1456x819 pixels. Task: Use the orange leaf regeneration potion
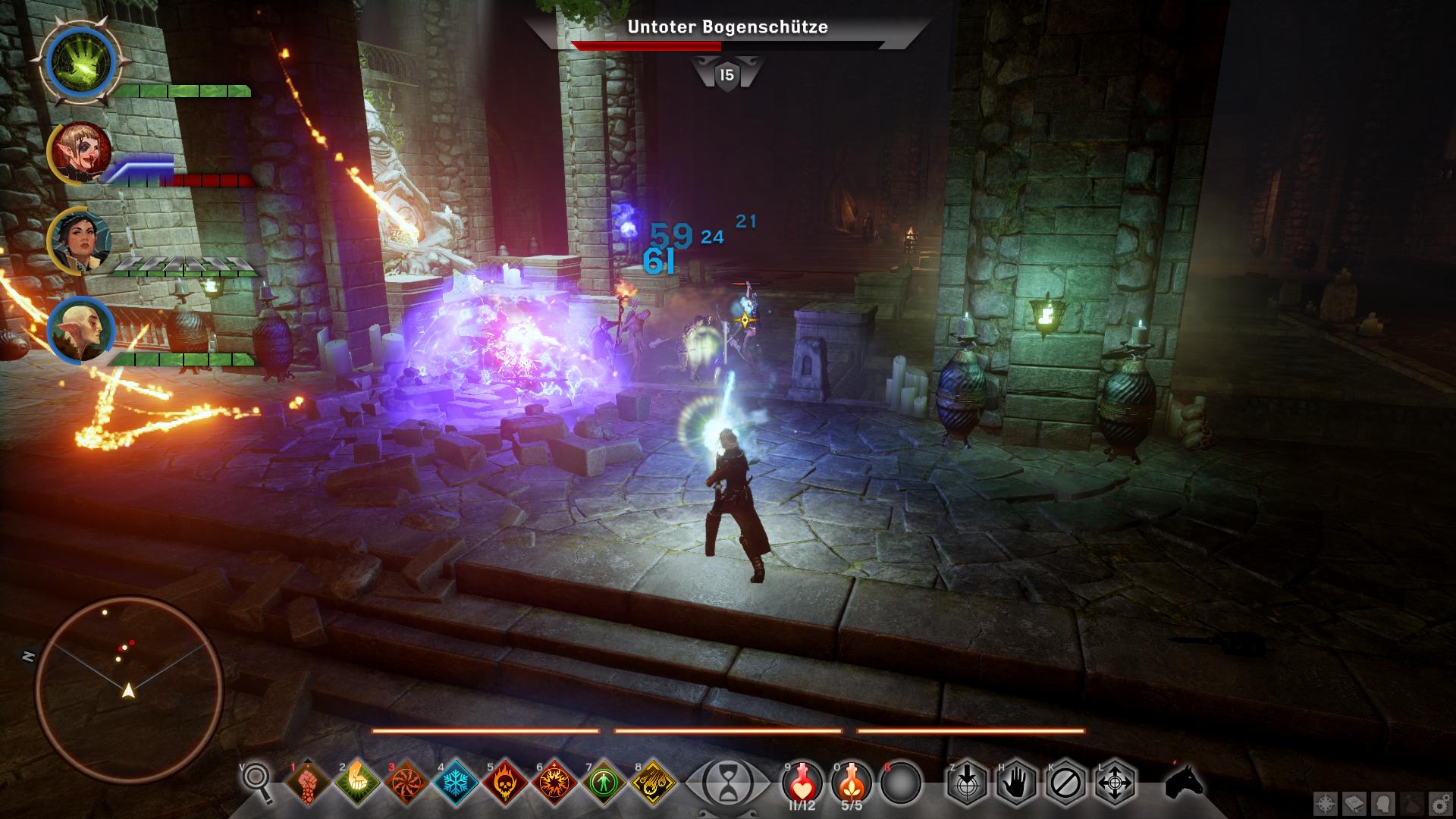pos(852,781)
